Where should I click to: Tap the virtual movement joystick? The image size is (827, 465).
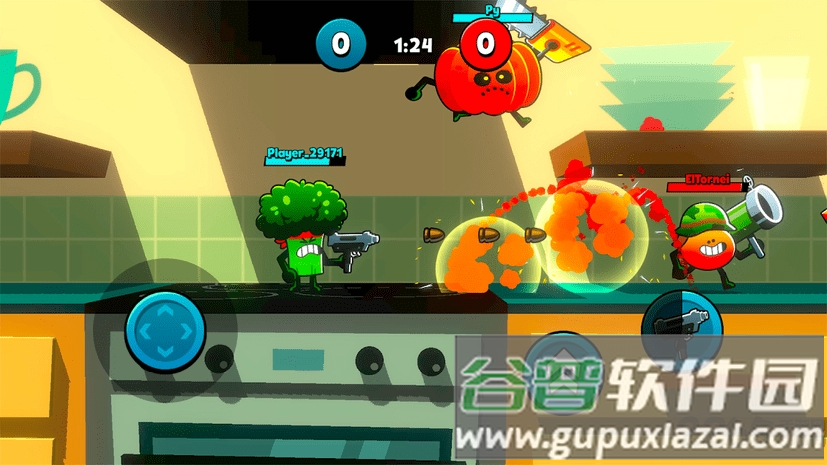[164, 329]
